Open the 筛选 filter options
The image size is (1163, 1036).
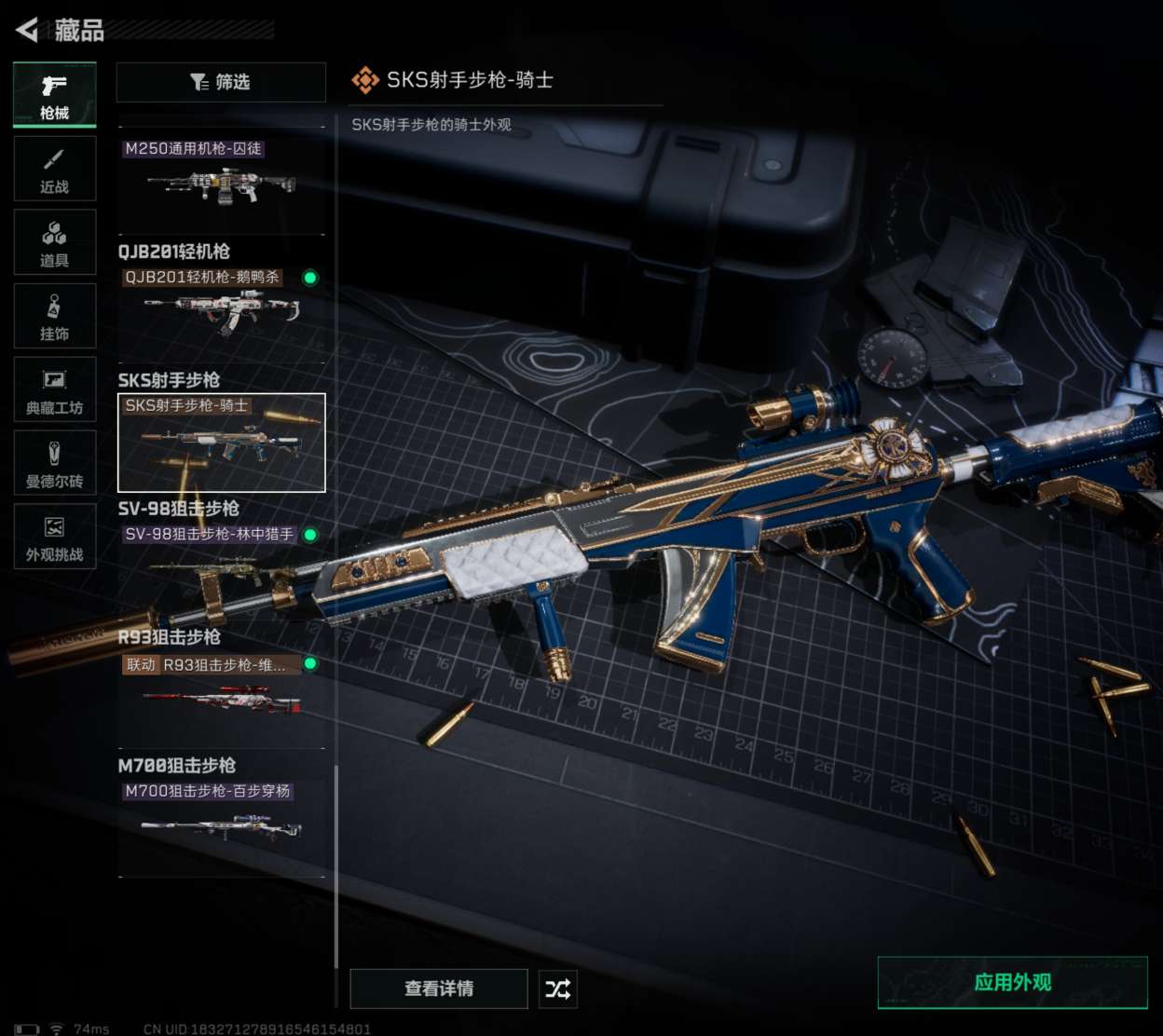[x=221, y=82]
